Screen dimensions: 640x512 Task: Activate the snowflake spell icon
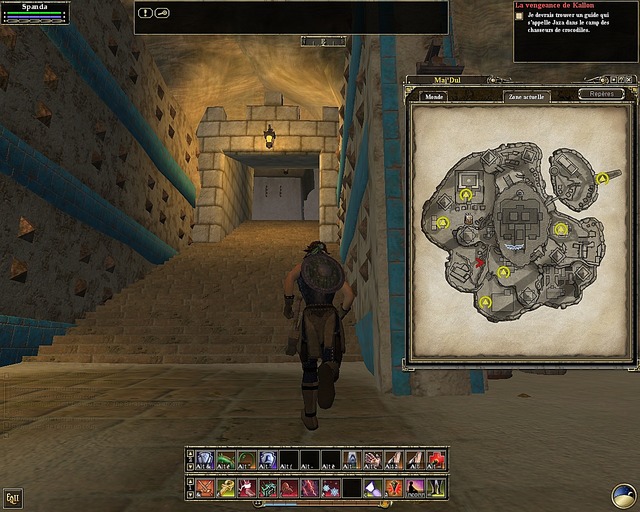[x=331, y=488]
